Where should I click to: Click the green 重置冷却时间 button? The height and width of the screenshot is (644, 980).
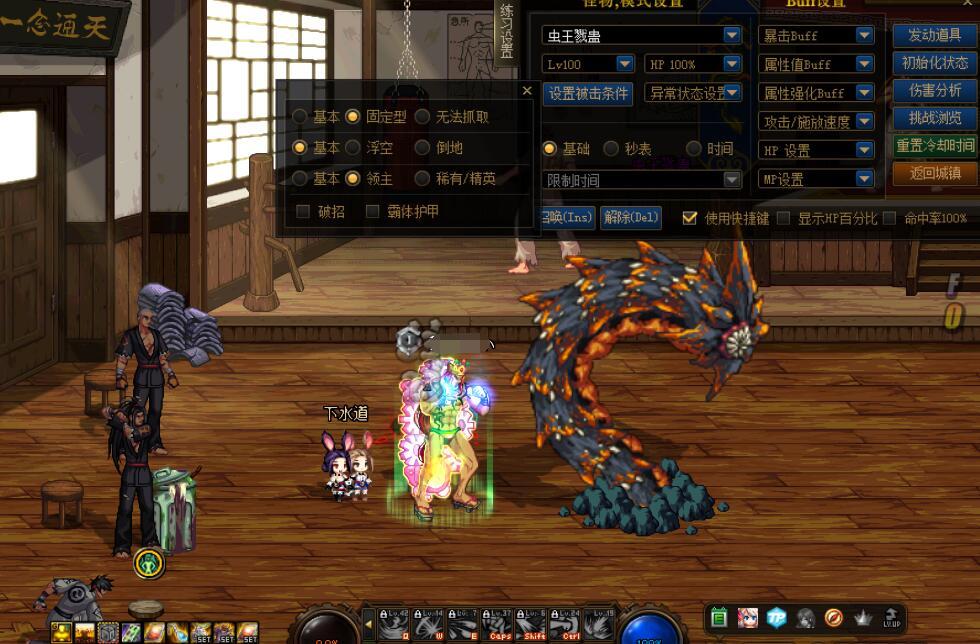click(934, 145)
